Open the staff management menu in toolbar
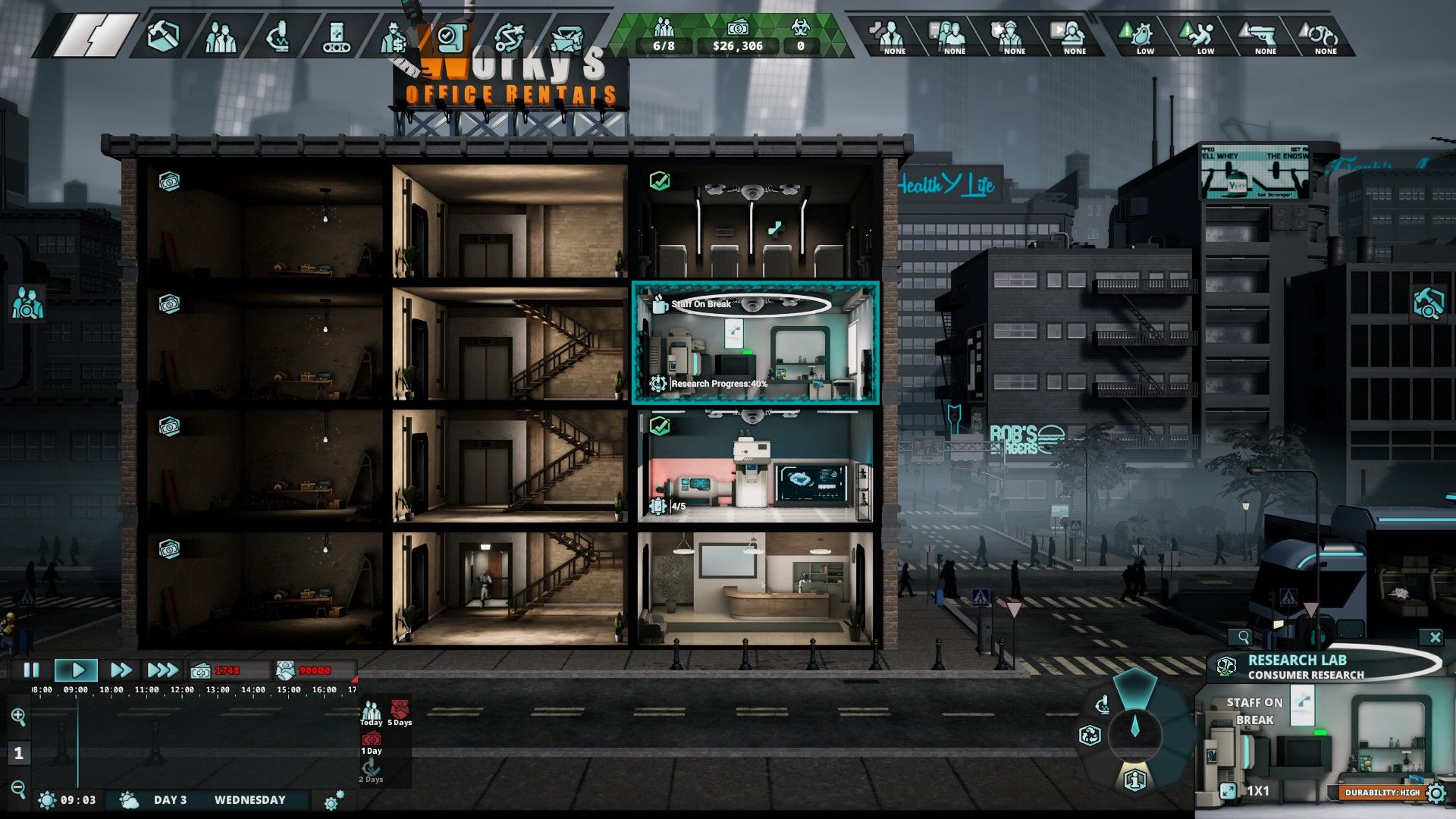Screen dimensions: 1456x819 point(221,36)
